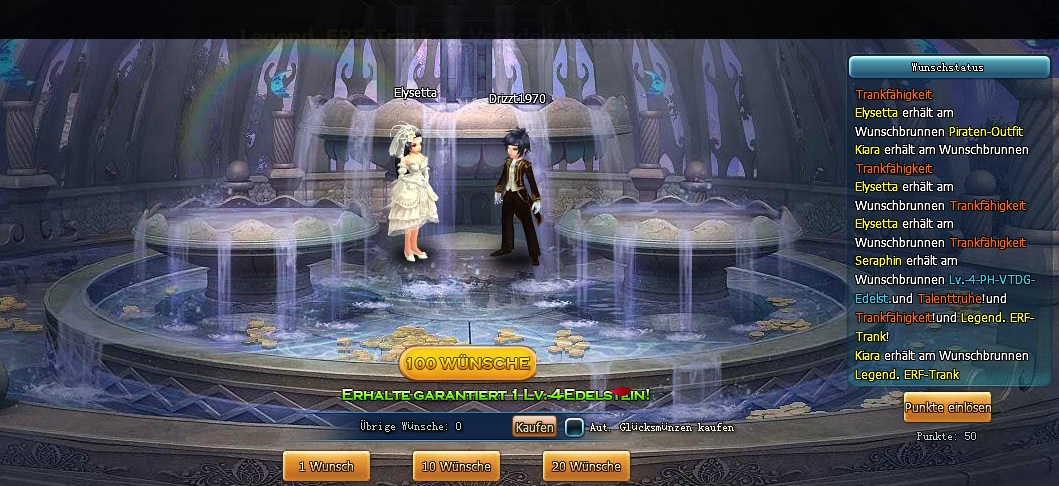The image size is (1059, 486).
Task: Toggle the Aut. Glücksmünzen kaufen checkbox
Action: (x=574, y=427)
